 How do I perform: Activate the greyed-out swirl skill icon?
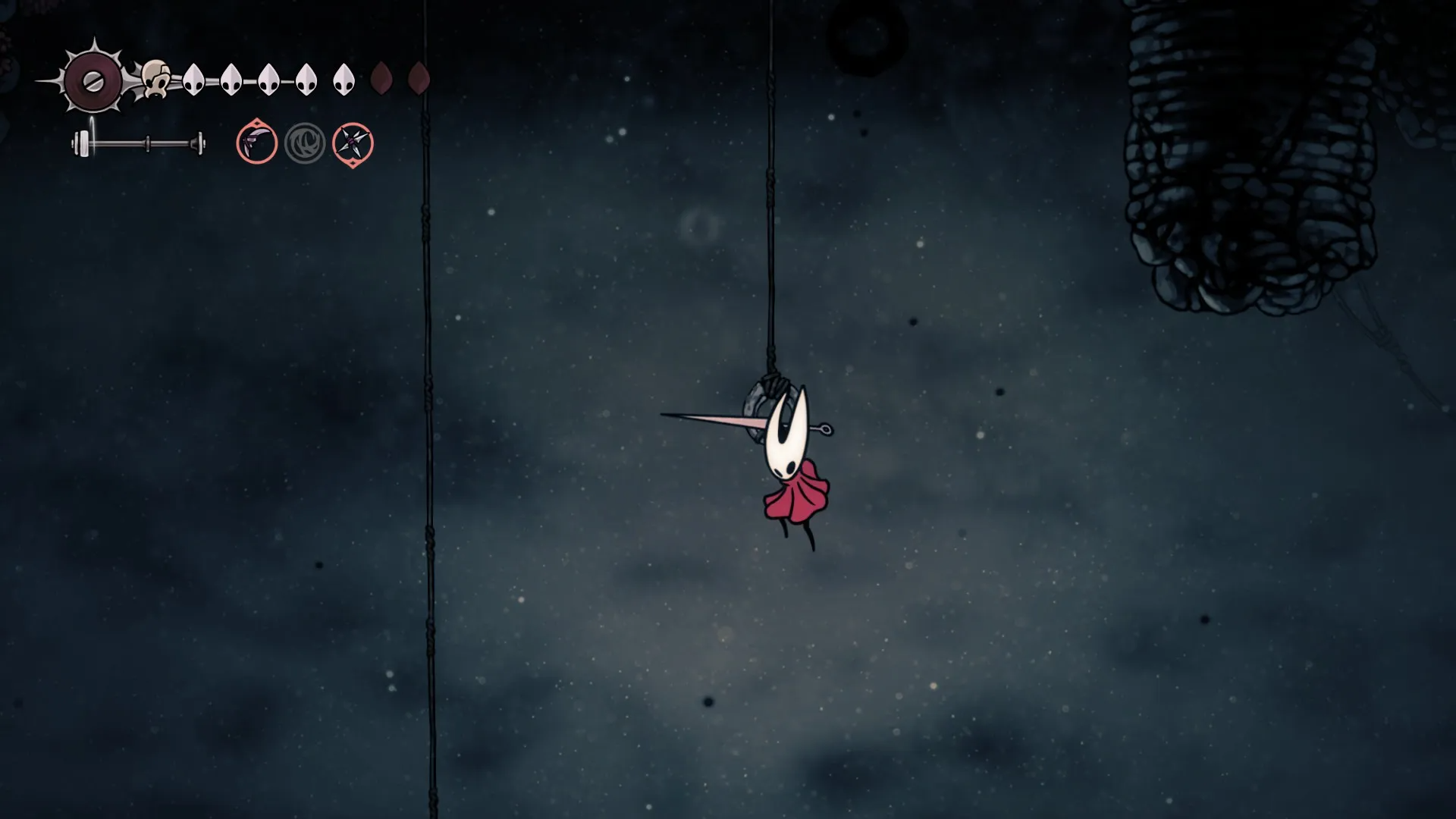[305, 143]
